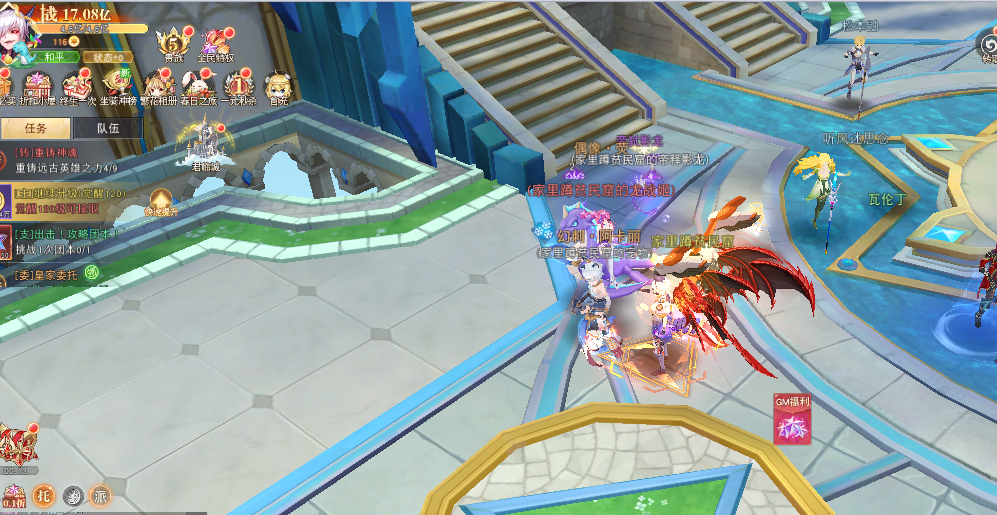Viewport: 997px width, 515px height.
Task: Open the 繁花相册 album event
Action: (x=158, y=87)
